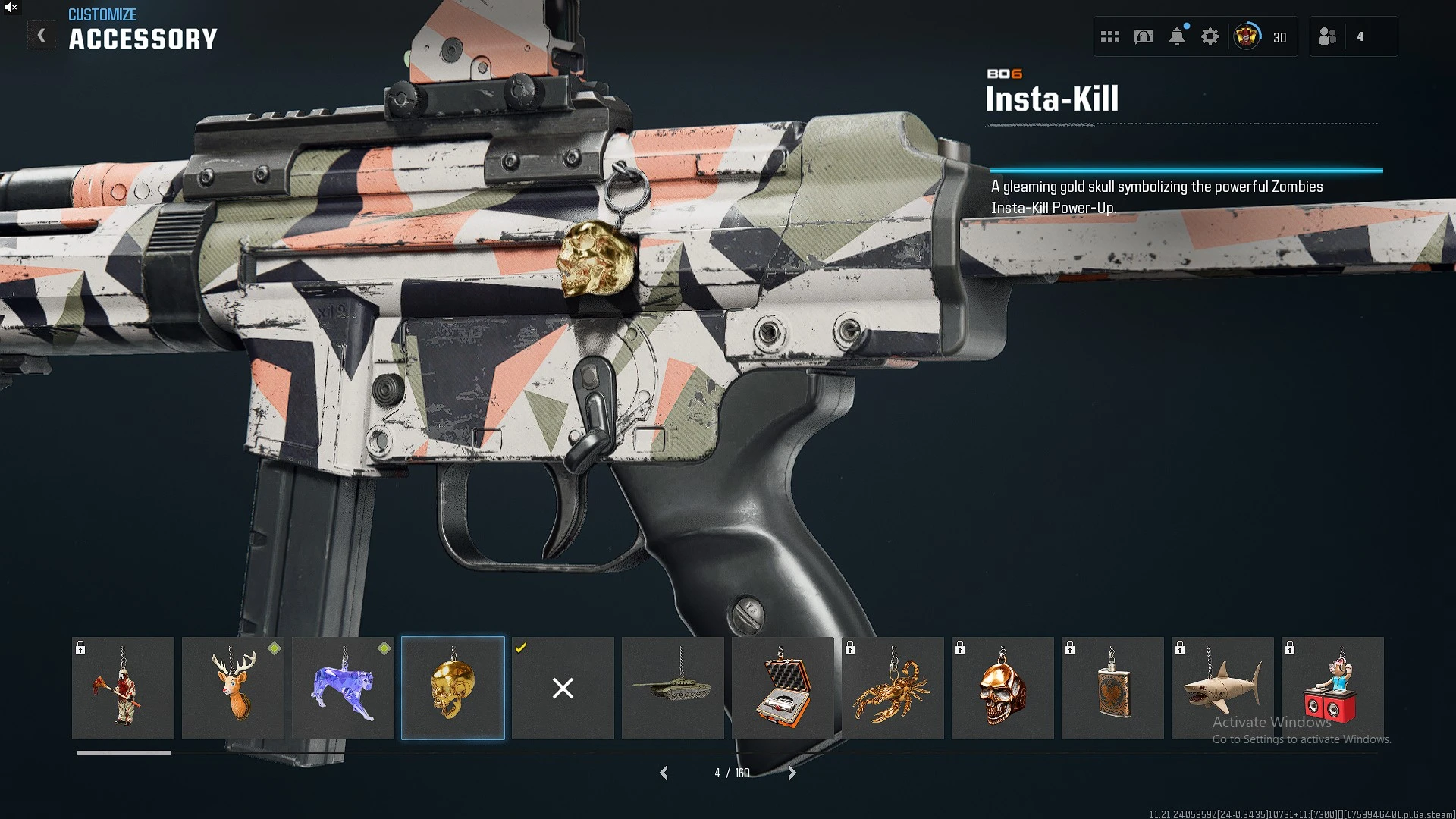Image resolution: width=1456 pixels, height=819 pixels.
Task: Select the gold skull Insta-Kill charm
Action: tap(453, 688)
